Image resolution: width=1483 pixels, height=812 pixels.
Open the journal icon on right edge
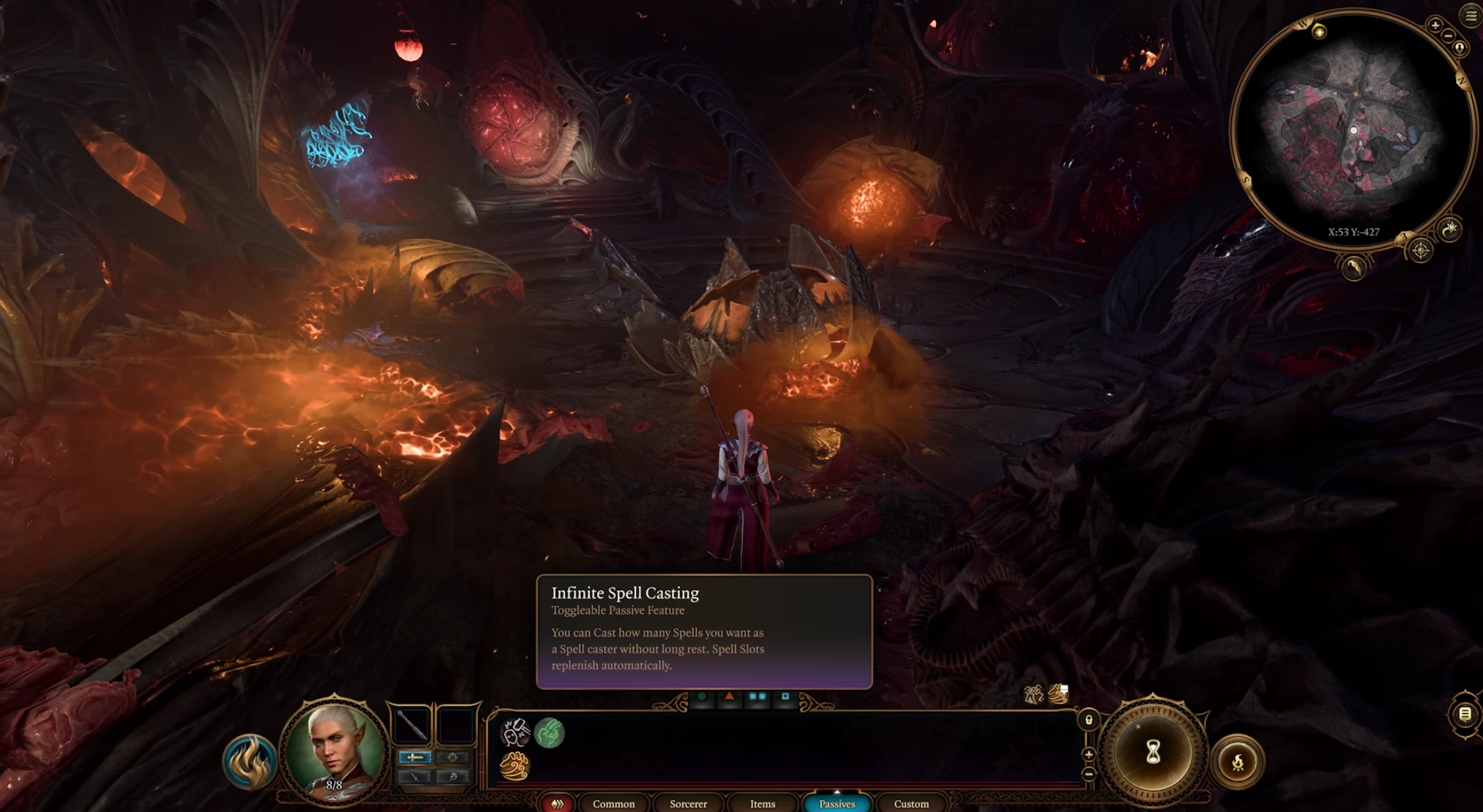(x=1465, y=715)
